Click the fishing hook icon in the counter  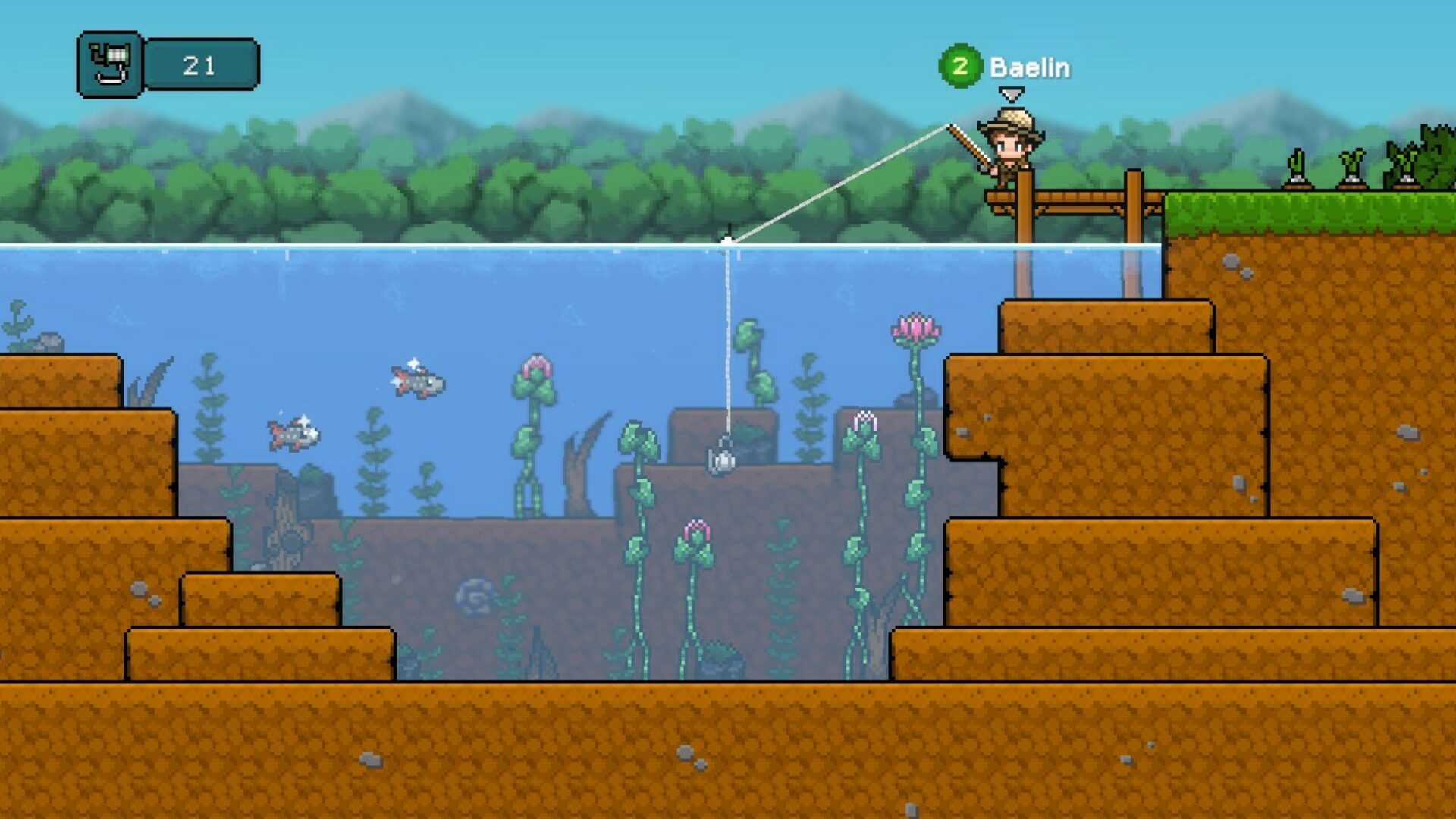[x=111, y=64]
